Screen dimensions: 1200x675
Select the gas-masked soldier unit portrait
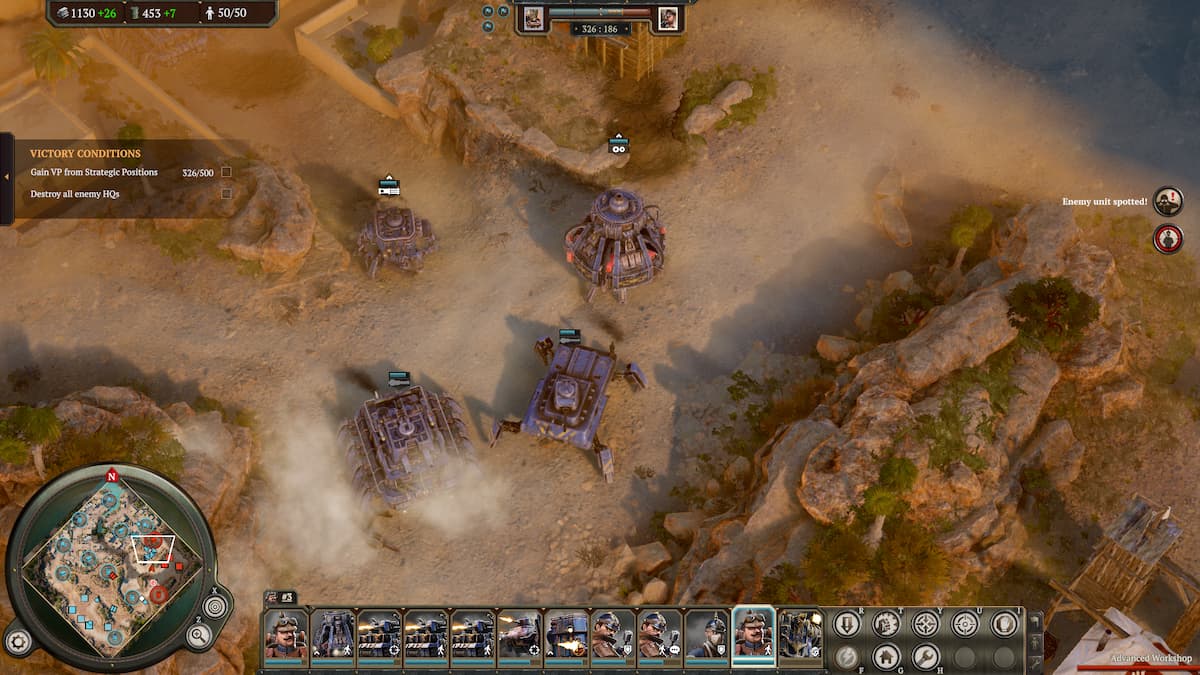tap(707, 635)
